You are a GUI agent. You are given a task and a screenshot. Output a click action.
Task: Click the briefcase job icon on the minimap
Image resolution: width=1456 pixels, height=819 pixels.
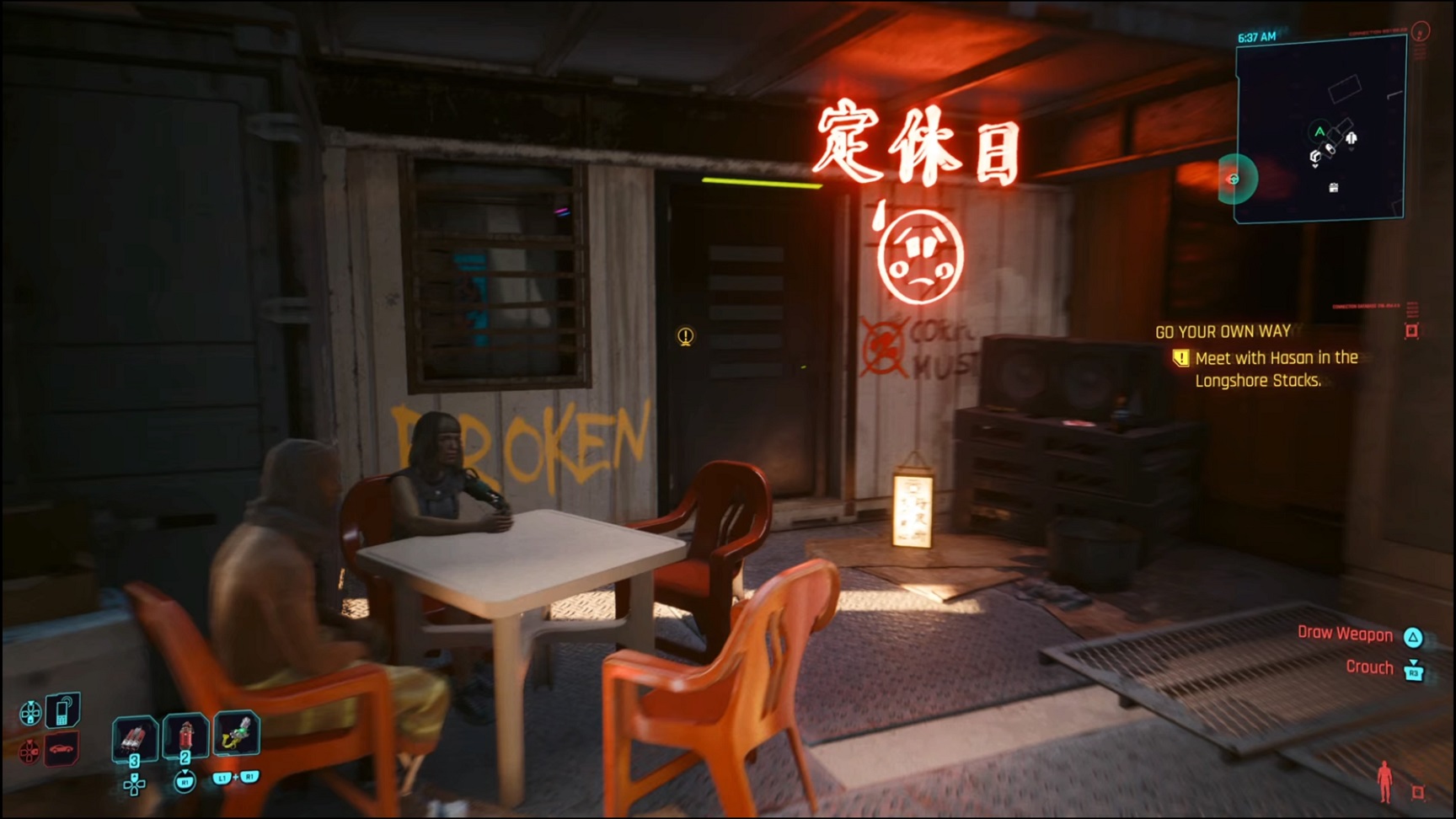click(x=1333, y=186)
